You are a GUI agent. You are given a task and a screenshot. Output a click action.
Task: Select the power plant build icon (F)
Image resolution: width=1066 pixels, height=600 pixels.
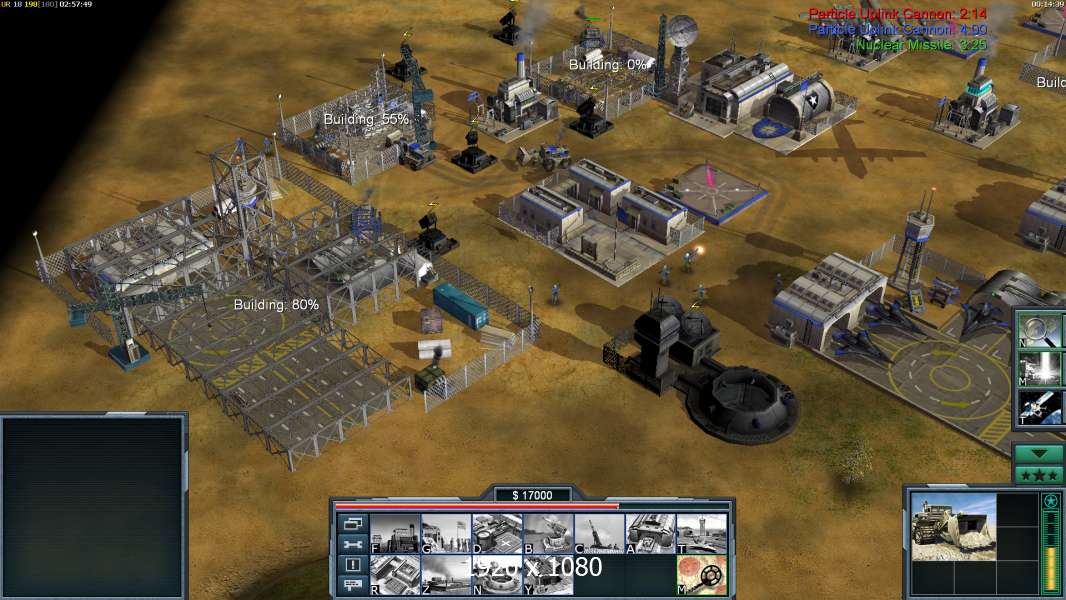coord(395,534)
